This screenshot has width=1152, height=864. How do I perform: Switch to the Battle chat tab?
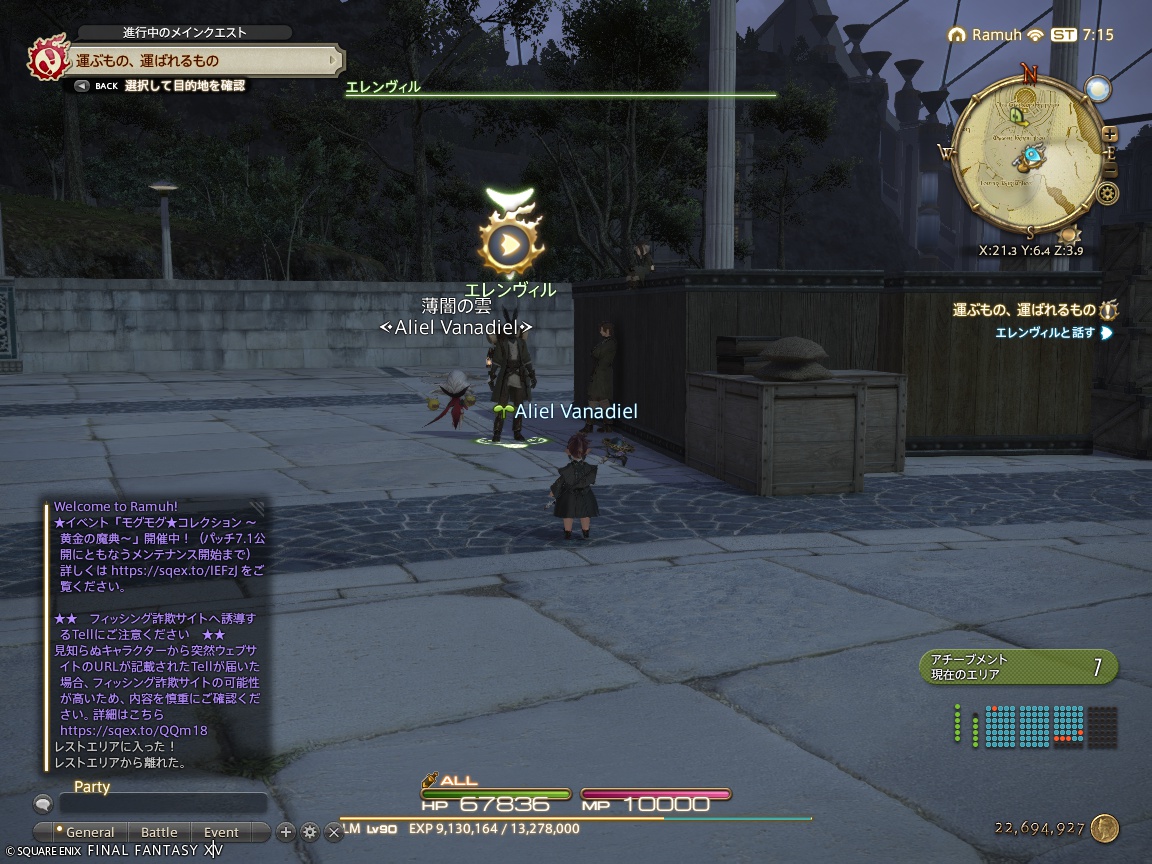[x=159, y=832]
